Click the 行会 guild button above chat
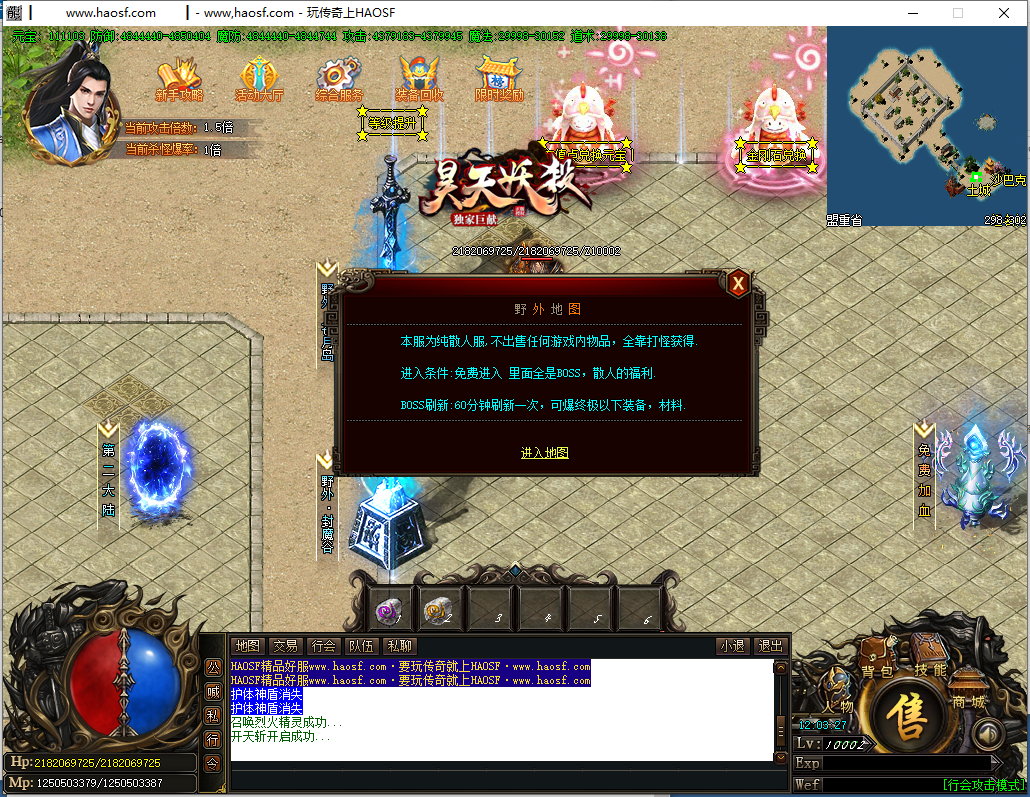This screenshot has width=1030, height=797. point(323,646)
